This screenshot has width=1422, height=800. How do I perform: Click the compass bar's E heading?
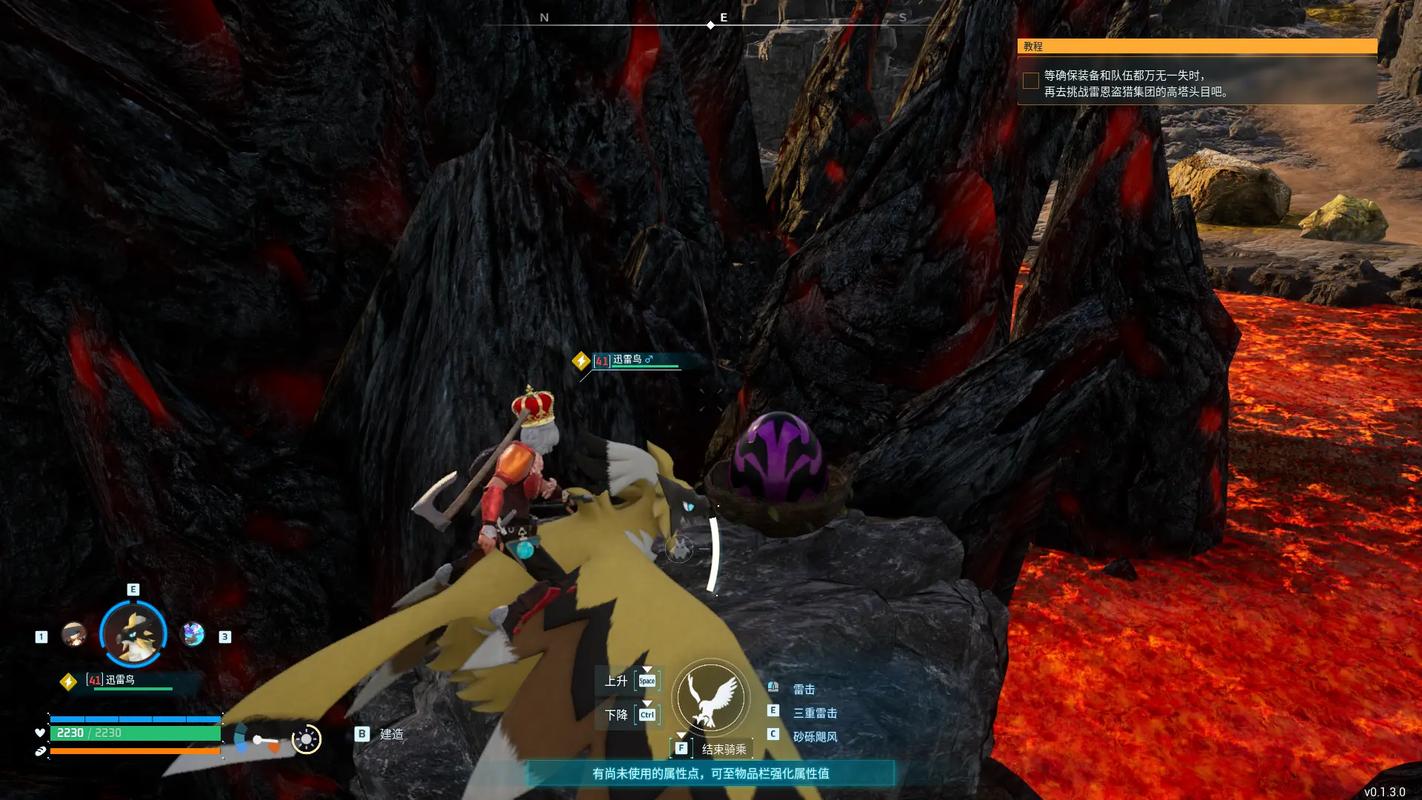coord(724,18)
